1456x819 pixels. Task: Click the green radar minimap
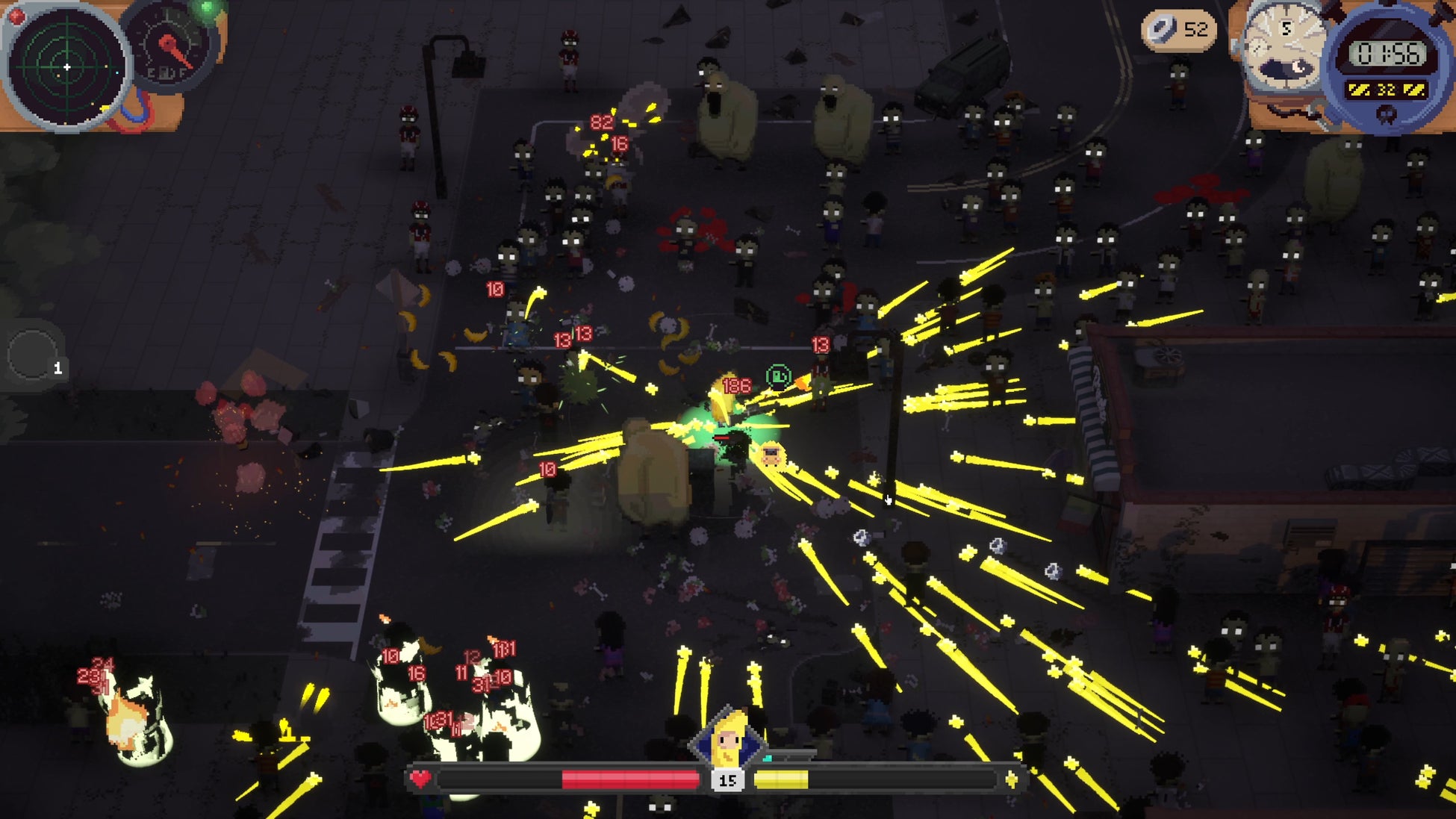click(x=66, y=67)
